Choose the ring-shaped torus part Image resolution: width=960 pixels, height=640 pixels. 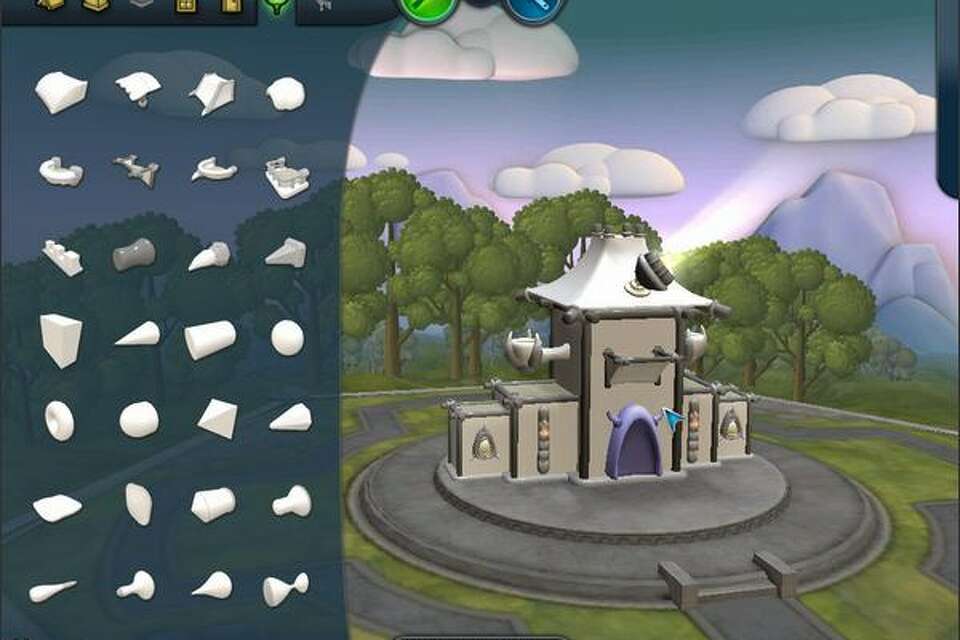[58, 420]
